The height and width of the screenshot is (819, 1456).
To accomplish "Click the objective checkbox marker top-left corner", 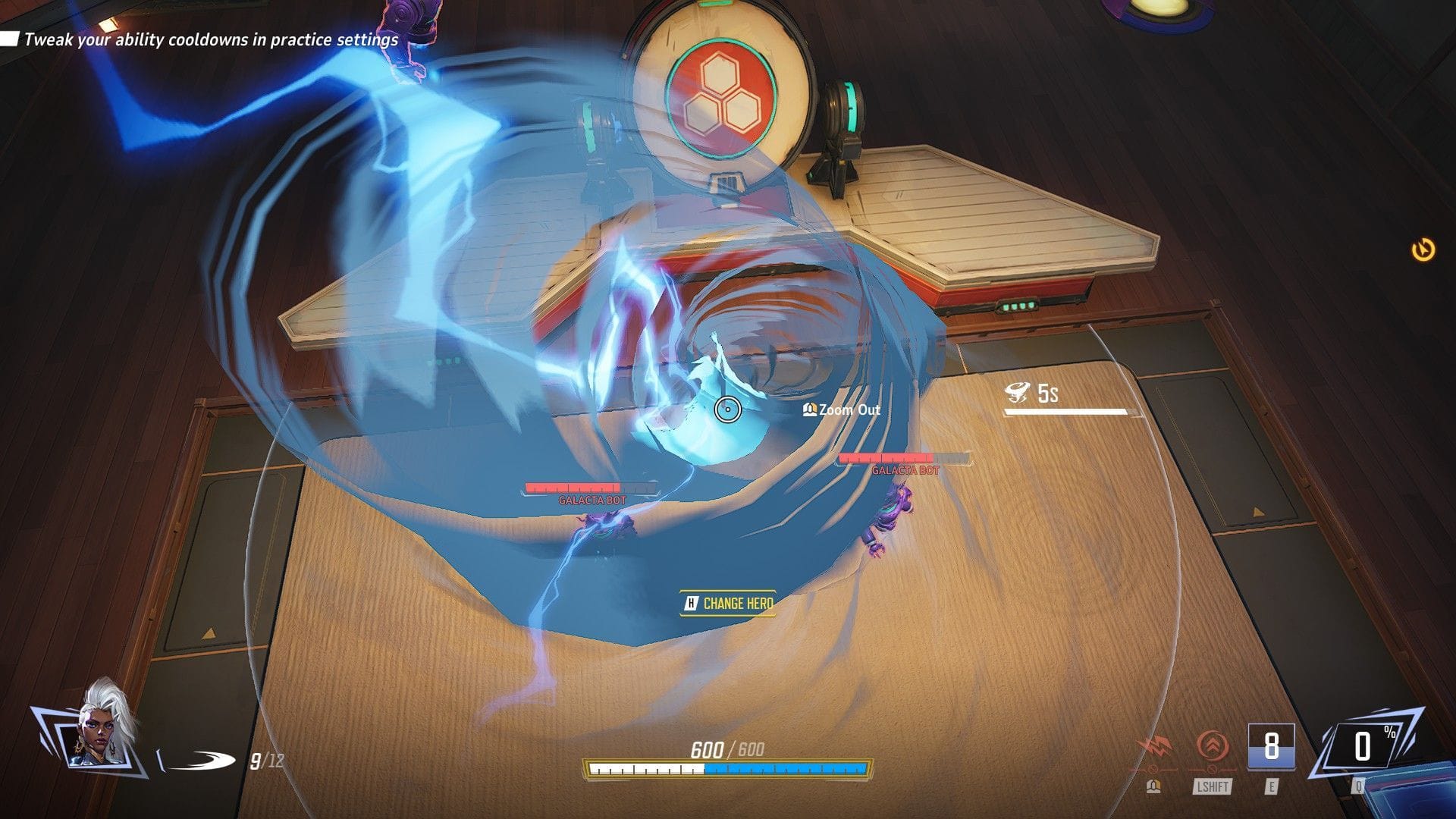I will tap(9, 36).
